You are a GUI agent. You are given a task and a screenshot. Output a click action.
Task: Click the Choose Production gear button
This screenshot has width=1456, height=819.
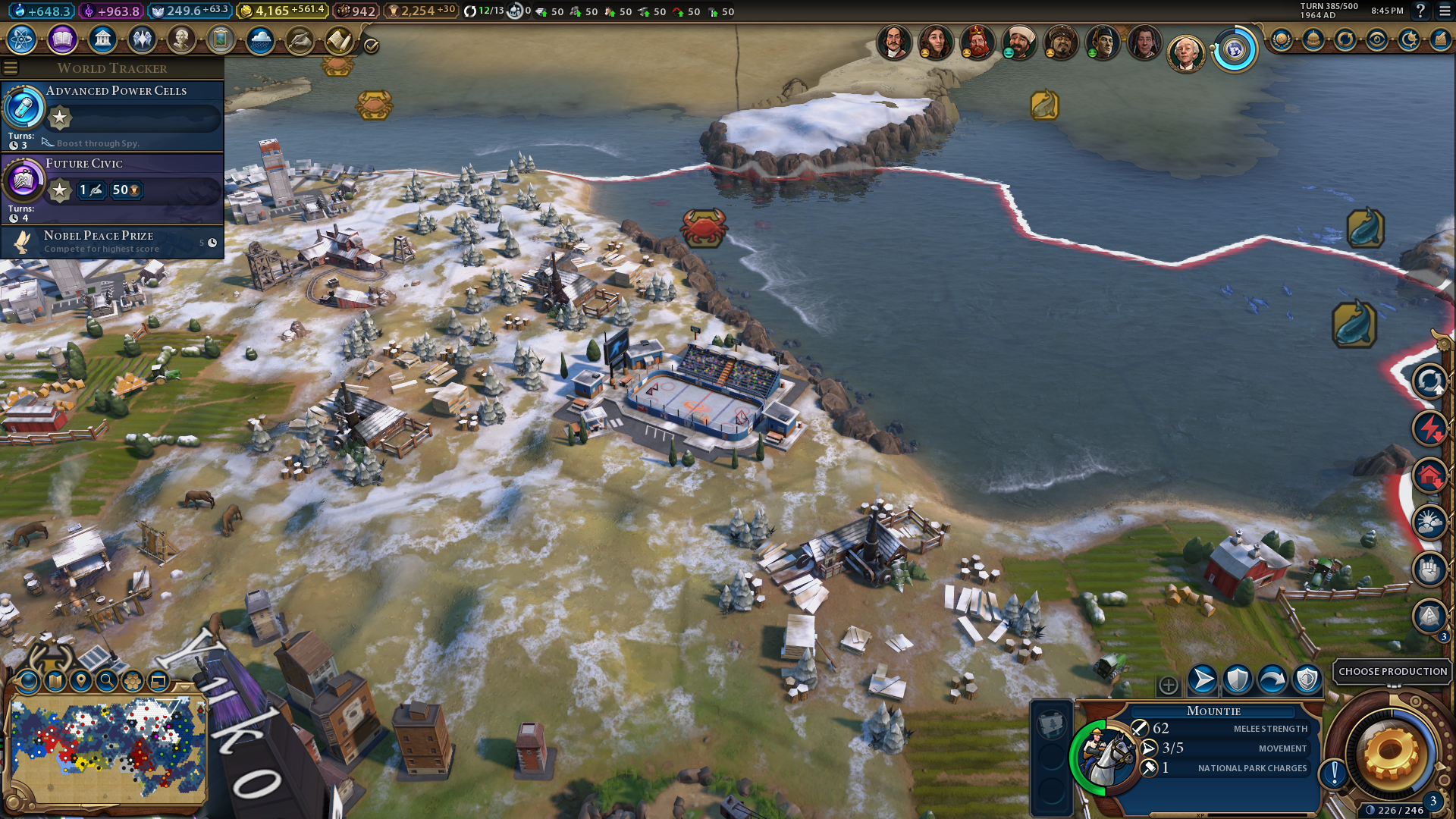point(1391,754)
